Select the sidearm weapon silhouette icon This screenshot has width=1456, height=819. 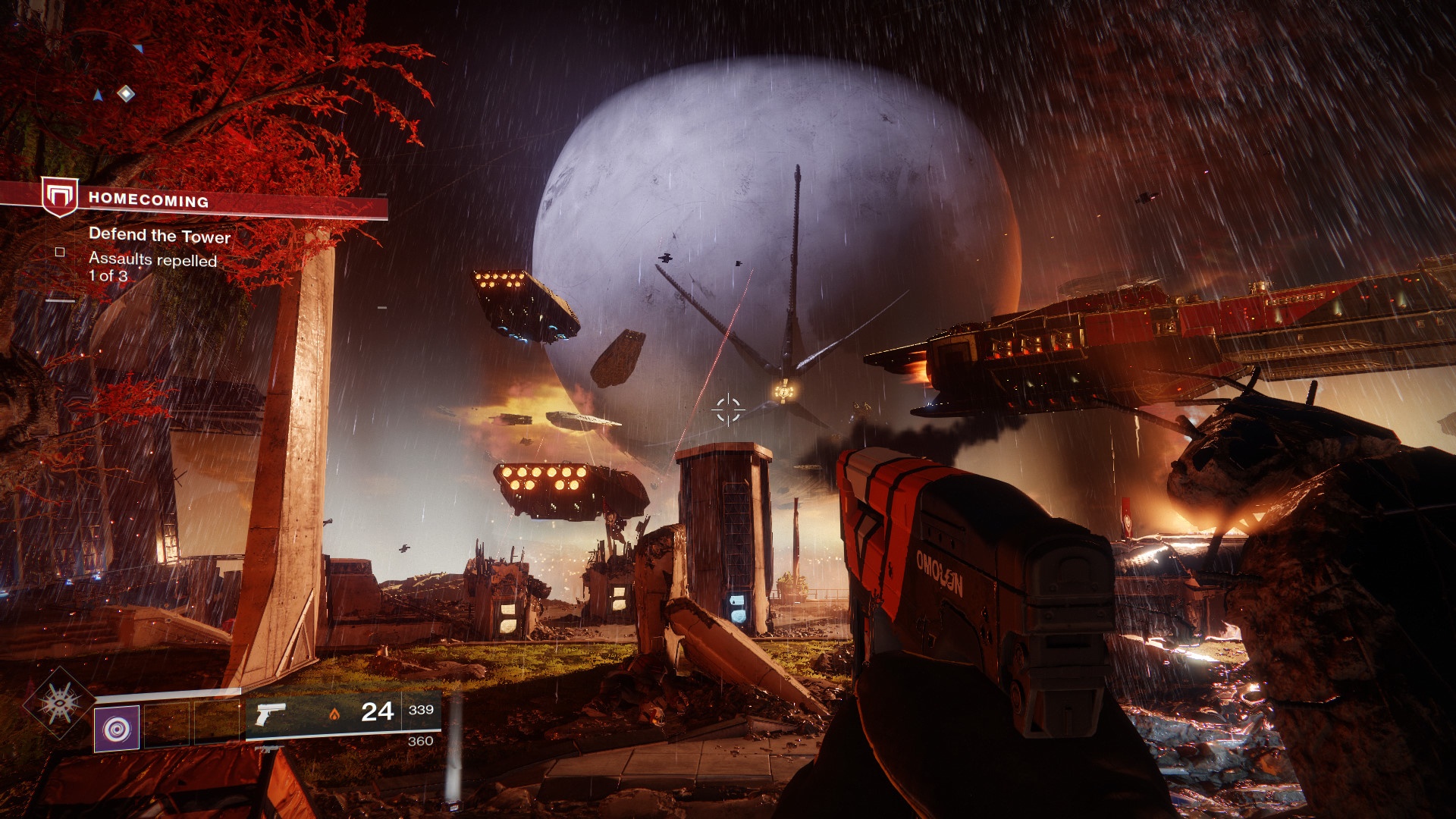click(x=271, y=714)
